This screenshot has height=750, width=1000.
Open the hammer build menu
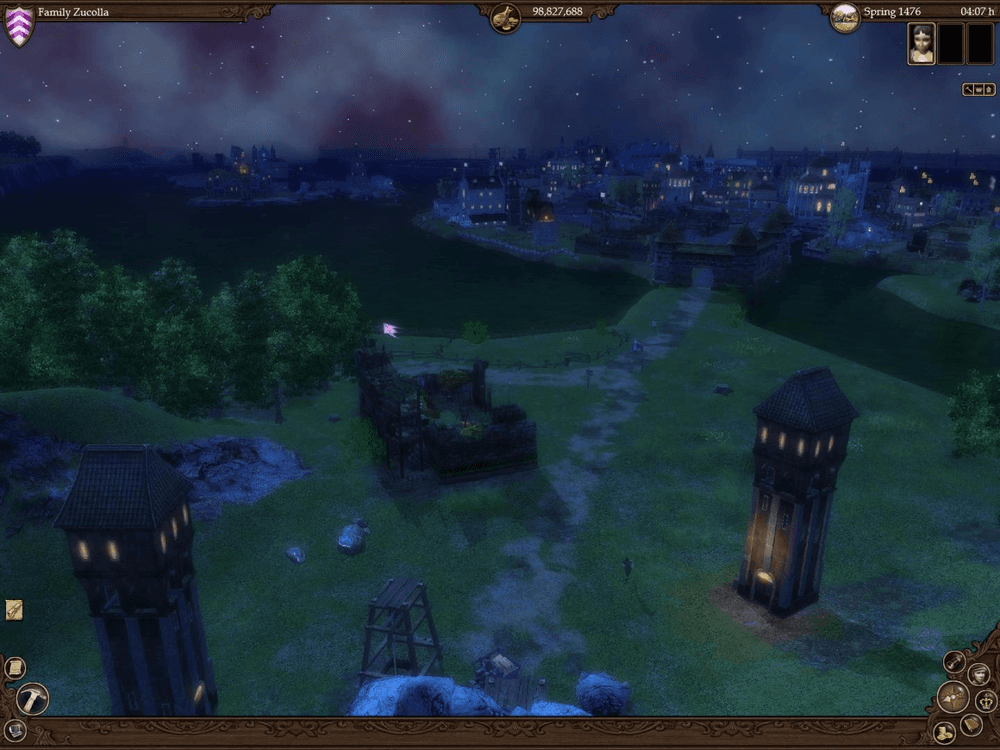click(x=33, y=698)
